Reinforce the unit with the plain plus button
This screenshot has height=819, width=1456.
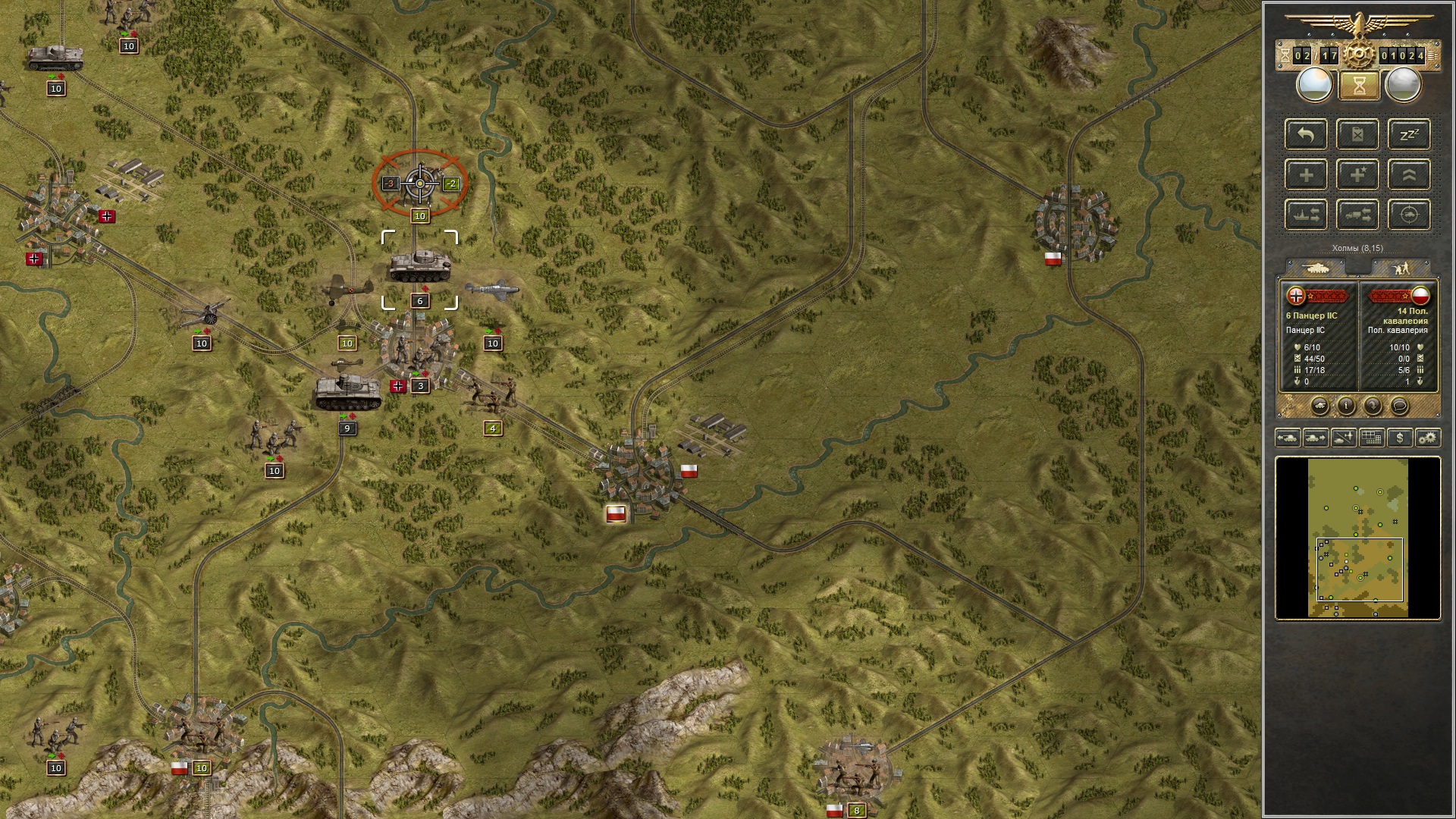point(1306,174)
